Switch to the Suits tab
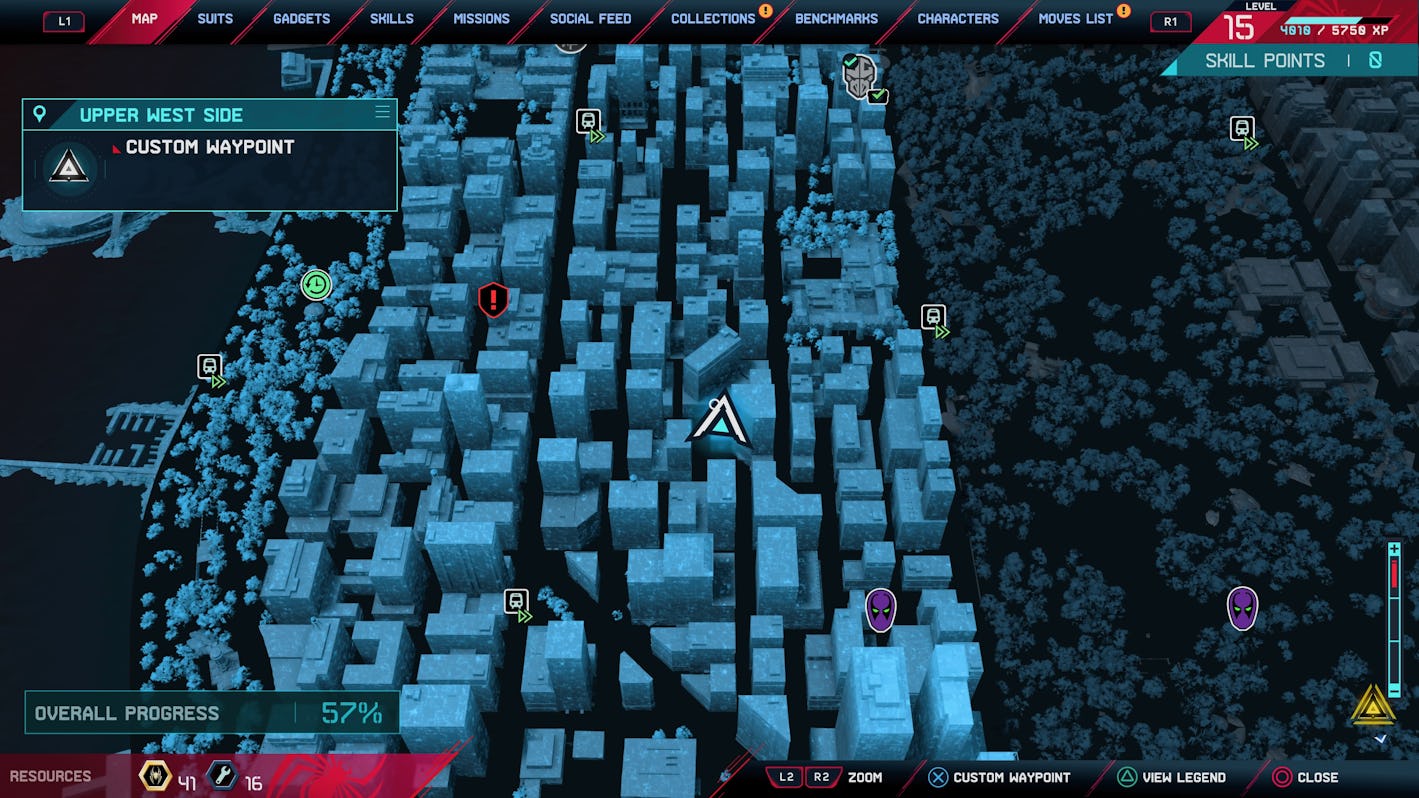1419x798 pixels. coord(215,19)
